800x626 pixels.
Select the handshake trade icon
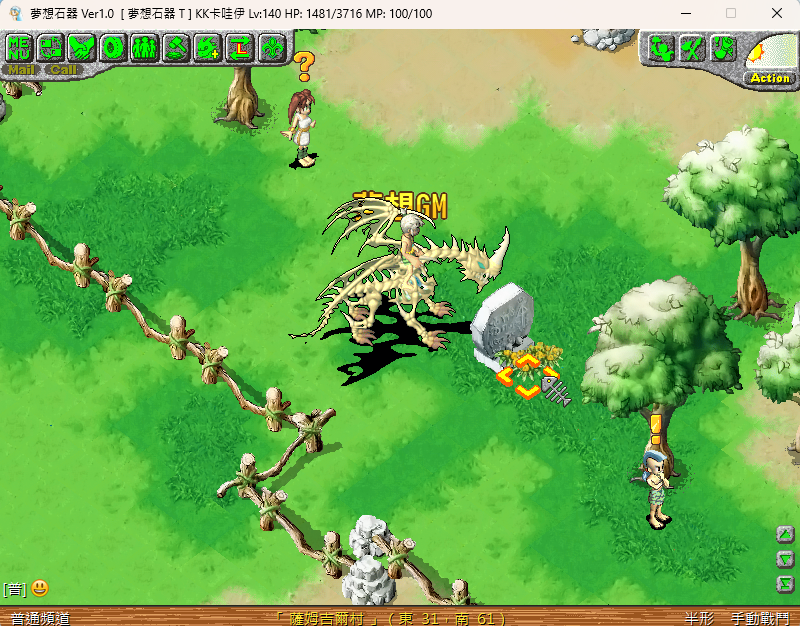82,47
